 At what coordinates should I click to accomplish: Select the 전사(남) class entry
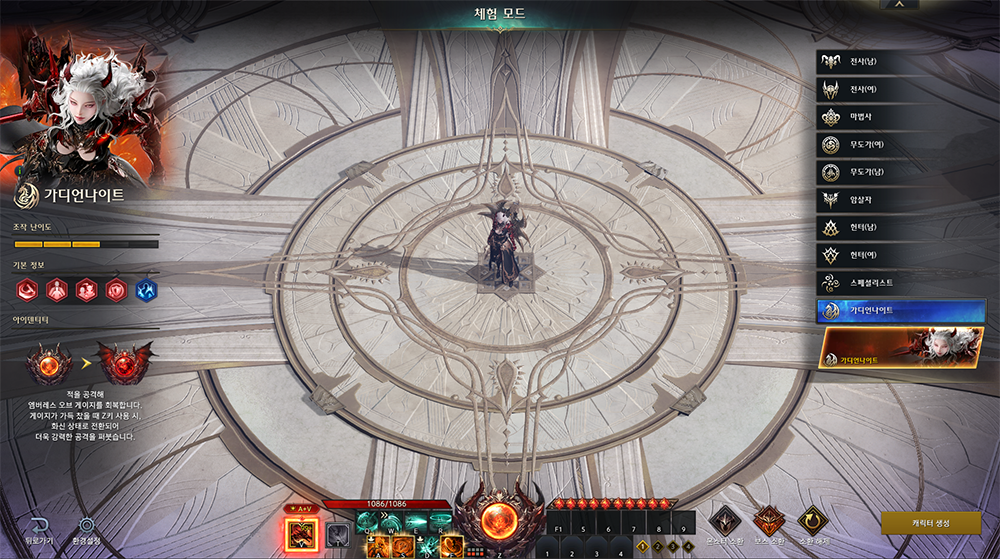(x=898, y=62)
